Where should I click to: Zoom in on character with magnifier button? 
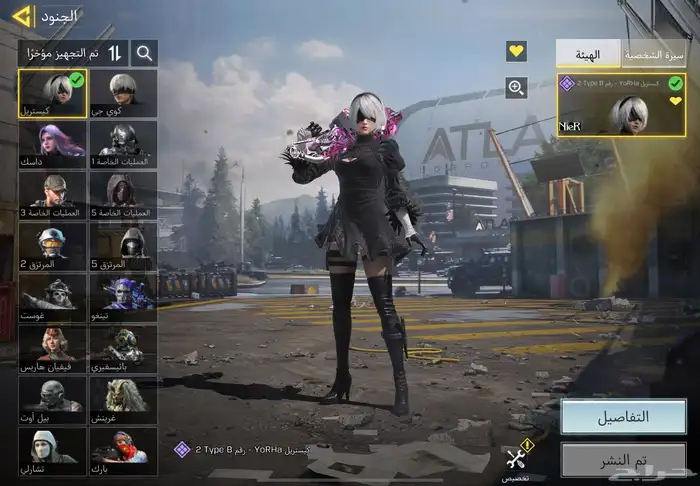pos(516,88)
